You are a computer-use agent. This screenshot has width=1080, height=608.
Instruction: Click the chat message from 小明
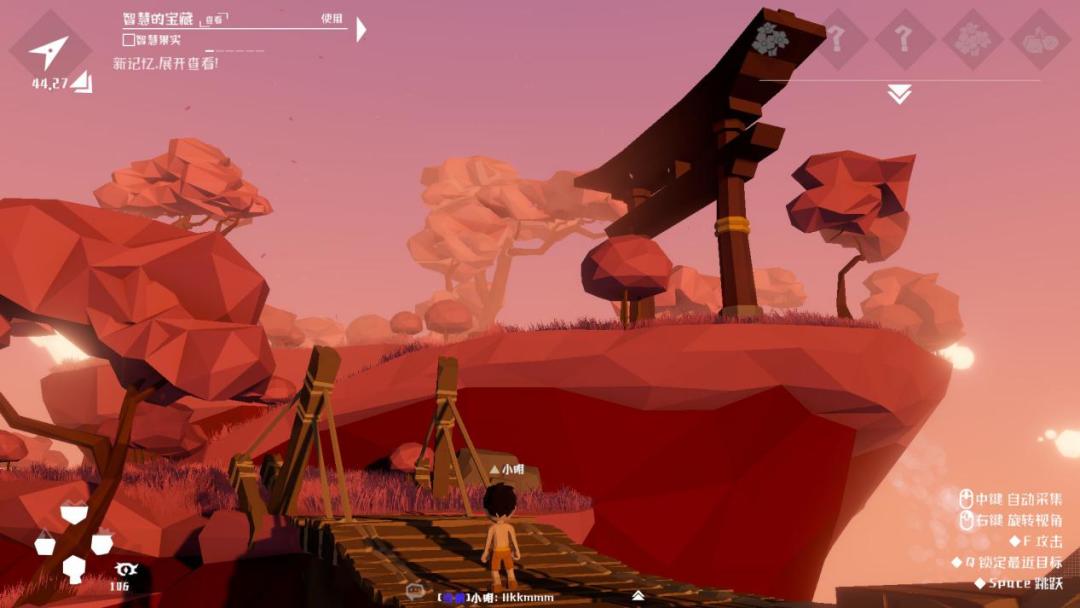point(496,597)
